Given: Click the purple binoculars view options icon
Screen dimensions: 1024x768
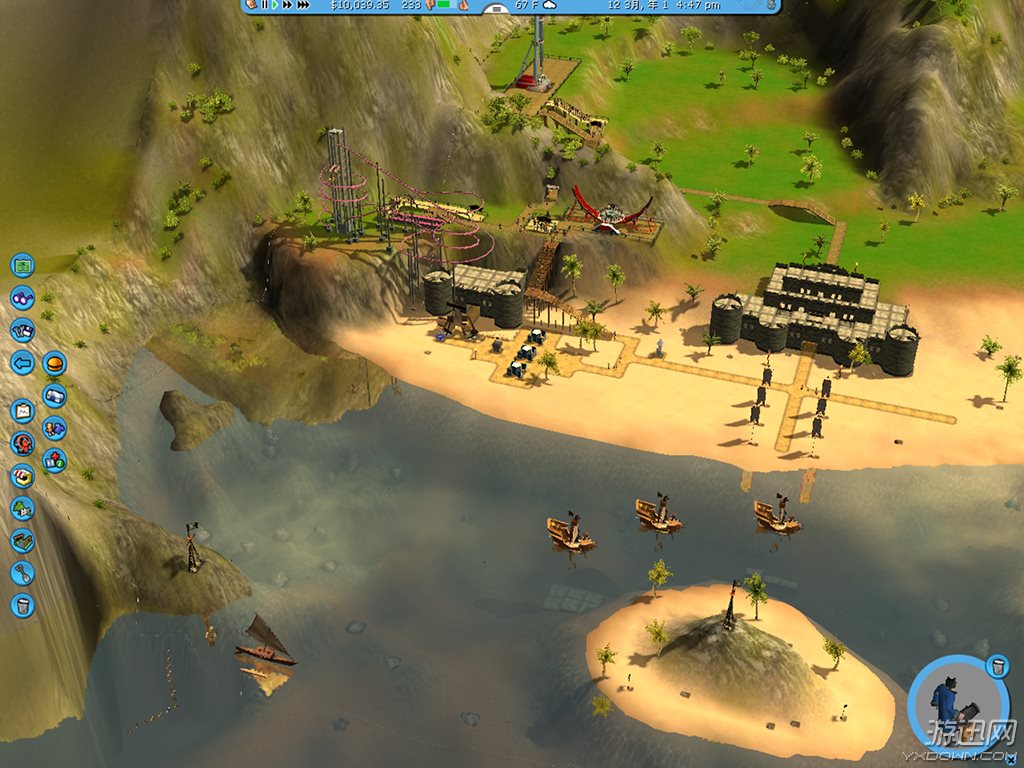Looking at the screenshot, I should (22, 297).
